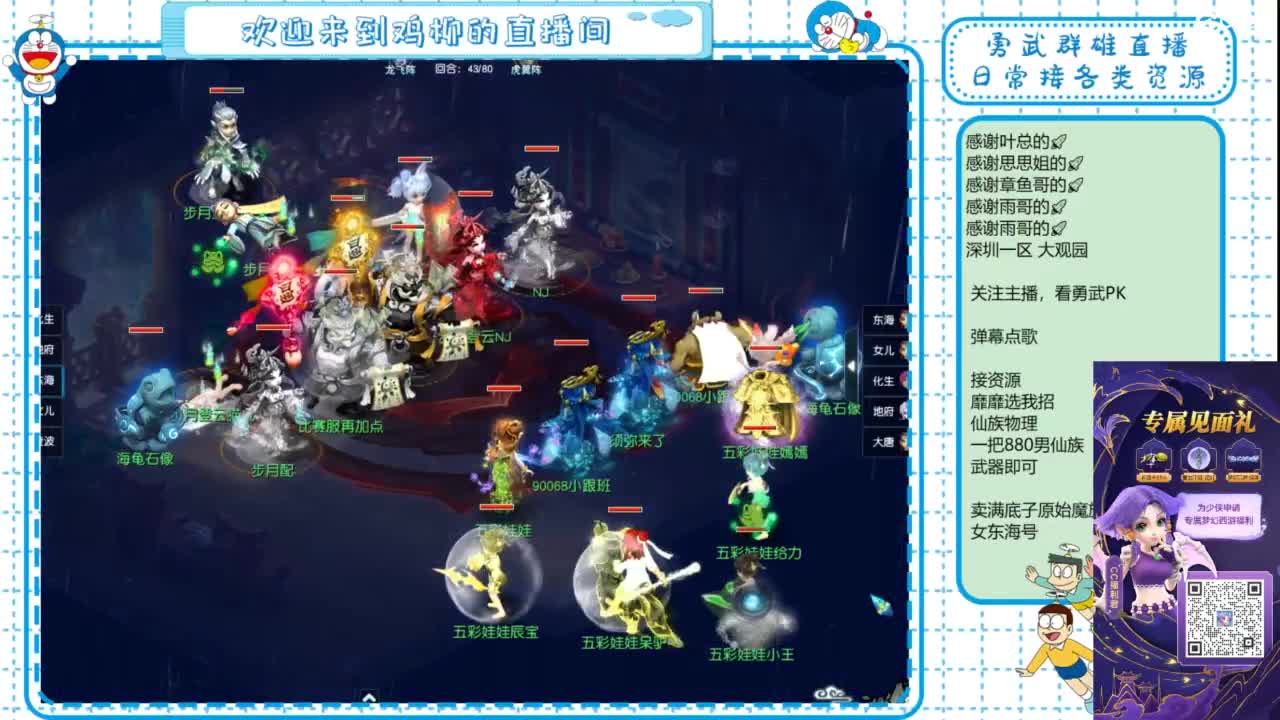Click the 专属见面礼 title banner
This screenshot has height=720, width=1280.
click(x=1198, y=422)
